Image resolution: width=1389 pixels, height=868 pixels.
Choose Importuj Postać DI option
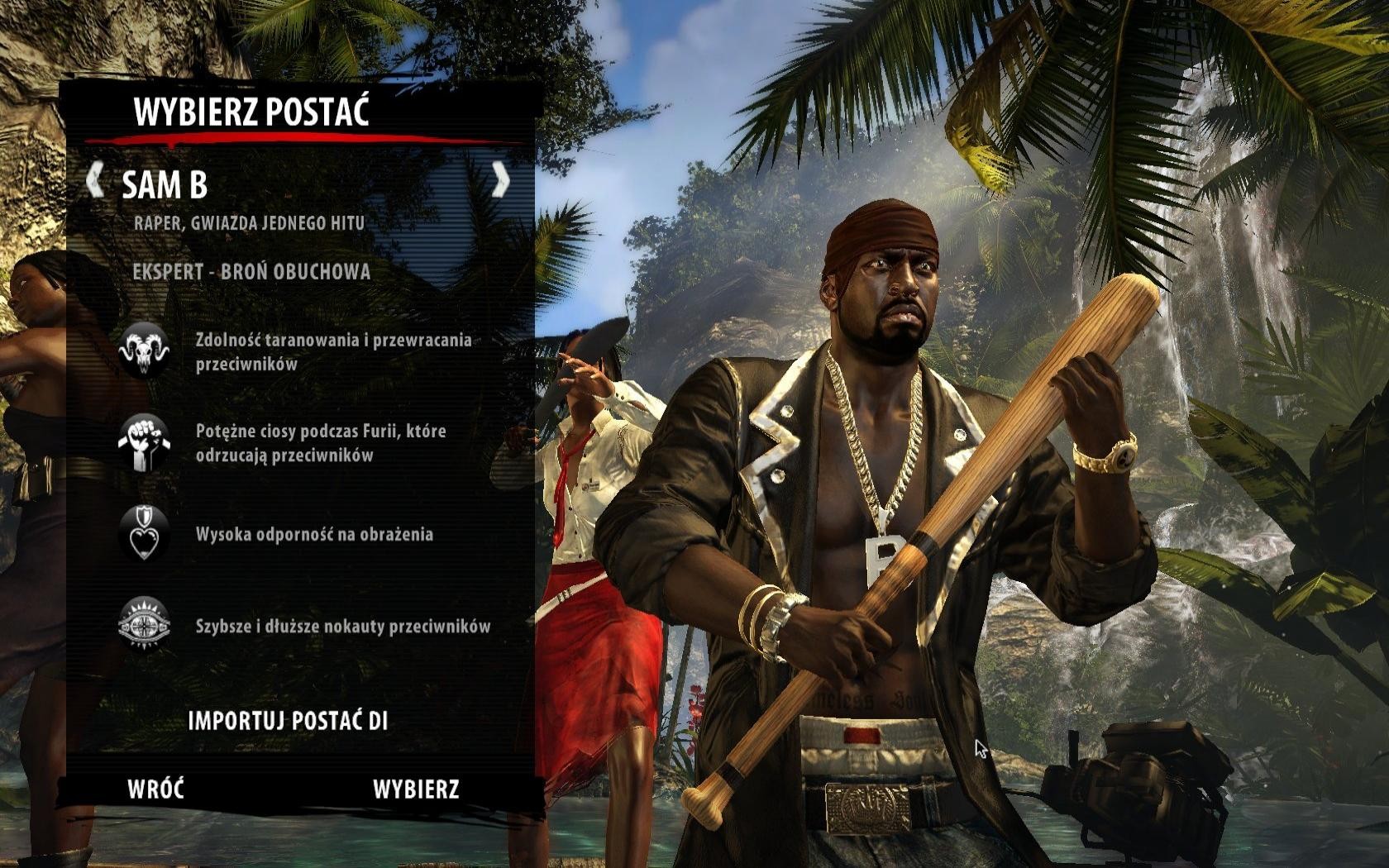click(x=288, y=721)
